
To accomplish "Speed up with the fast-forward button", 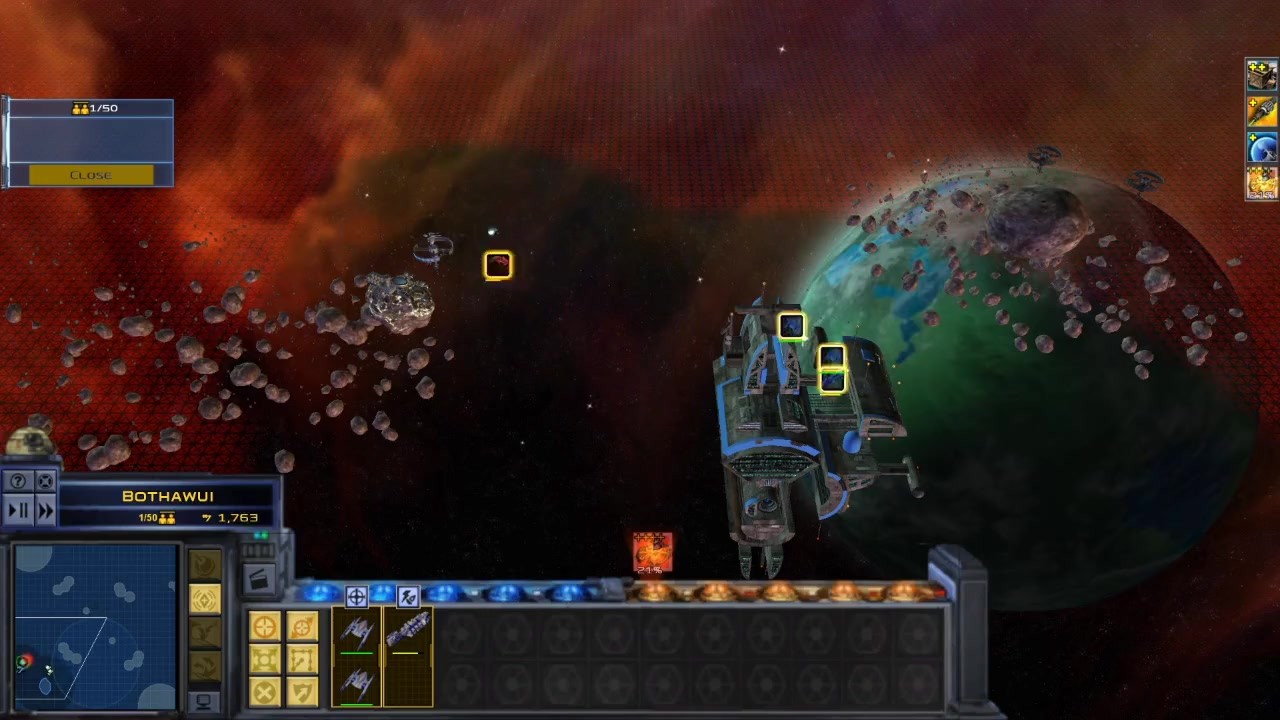I will tap(45, 511).
